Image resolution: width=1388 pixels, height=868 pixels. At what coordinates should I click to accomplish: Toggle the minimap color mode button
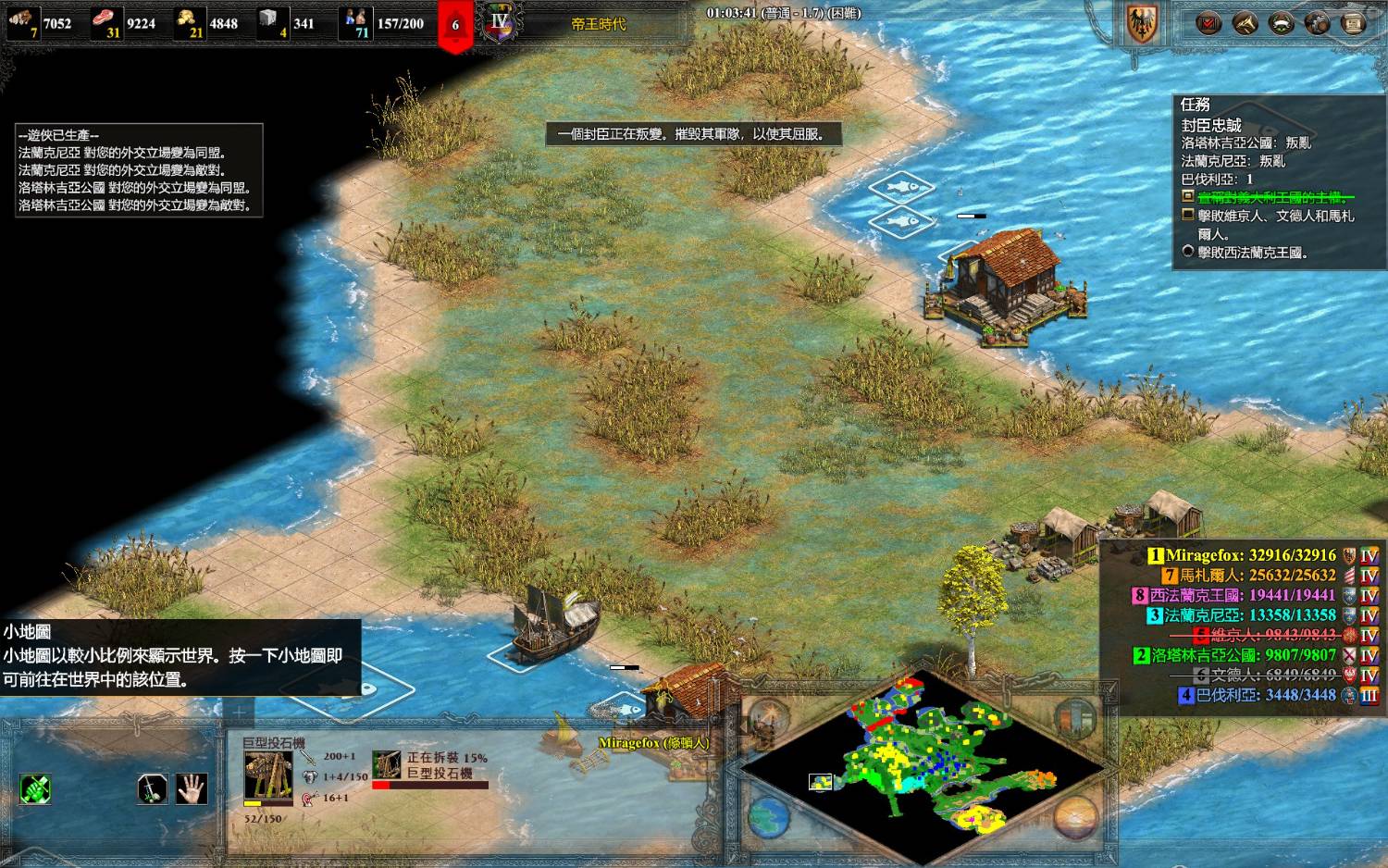pos(1075,716)
